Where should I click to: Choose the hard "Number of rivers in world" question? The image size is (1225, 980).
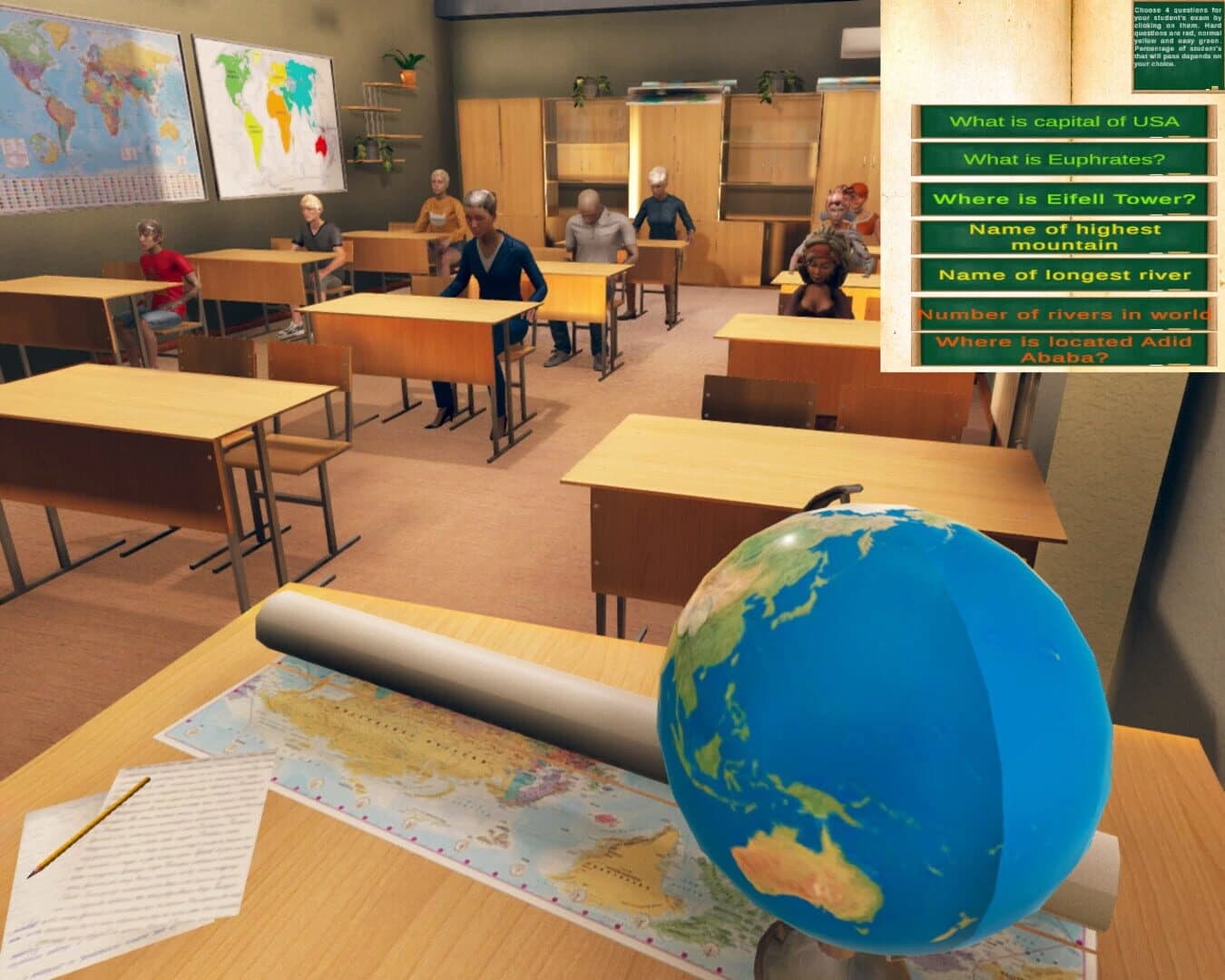pyautogui.click(x=1064, y=313)
